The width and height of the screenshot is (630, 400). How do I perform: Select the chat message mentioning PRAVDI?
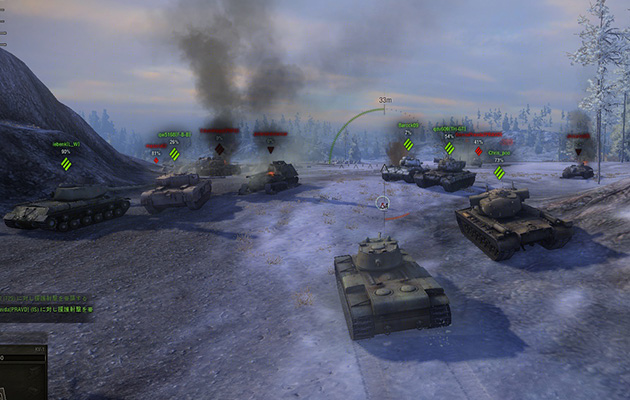[46, 310]
